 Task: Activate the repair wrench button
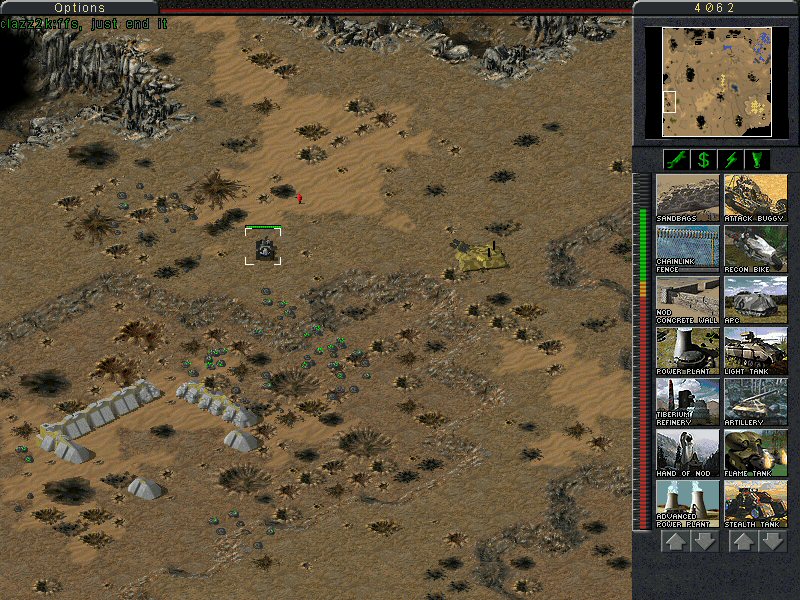[675, 159]
